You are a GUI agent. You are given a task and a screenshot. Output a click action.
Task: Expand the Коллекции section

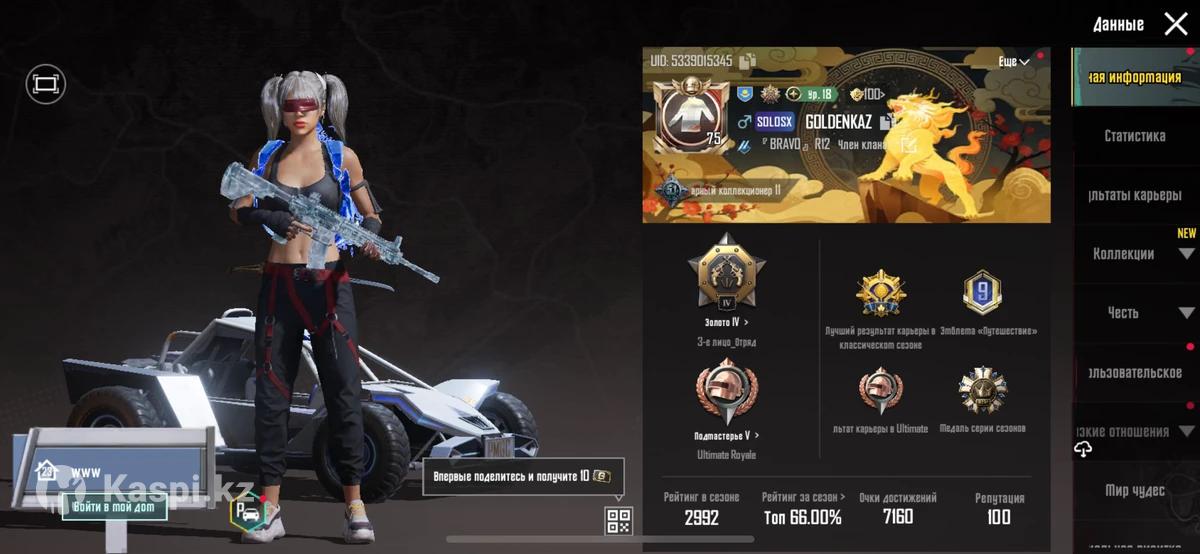(1186, 254)
